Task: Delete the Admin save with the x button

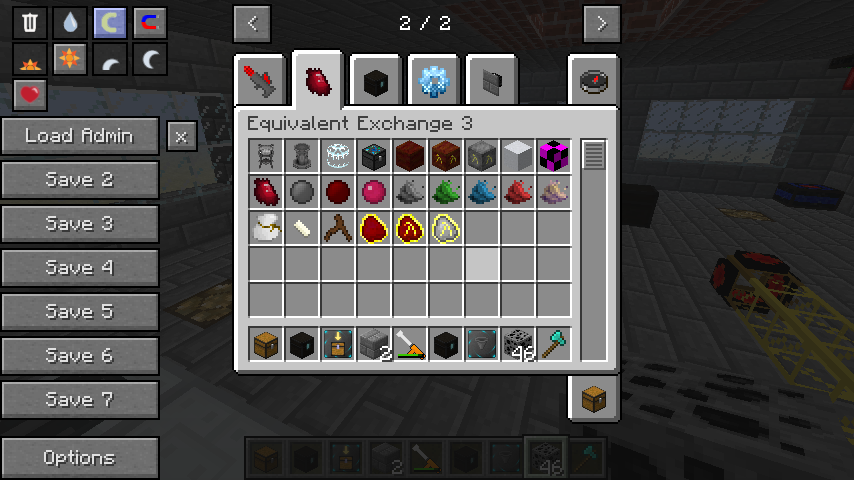Action: [x=181, y=137]
